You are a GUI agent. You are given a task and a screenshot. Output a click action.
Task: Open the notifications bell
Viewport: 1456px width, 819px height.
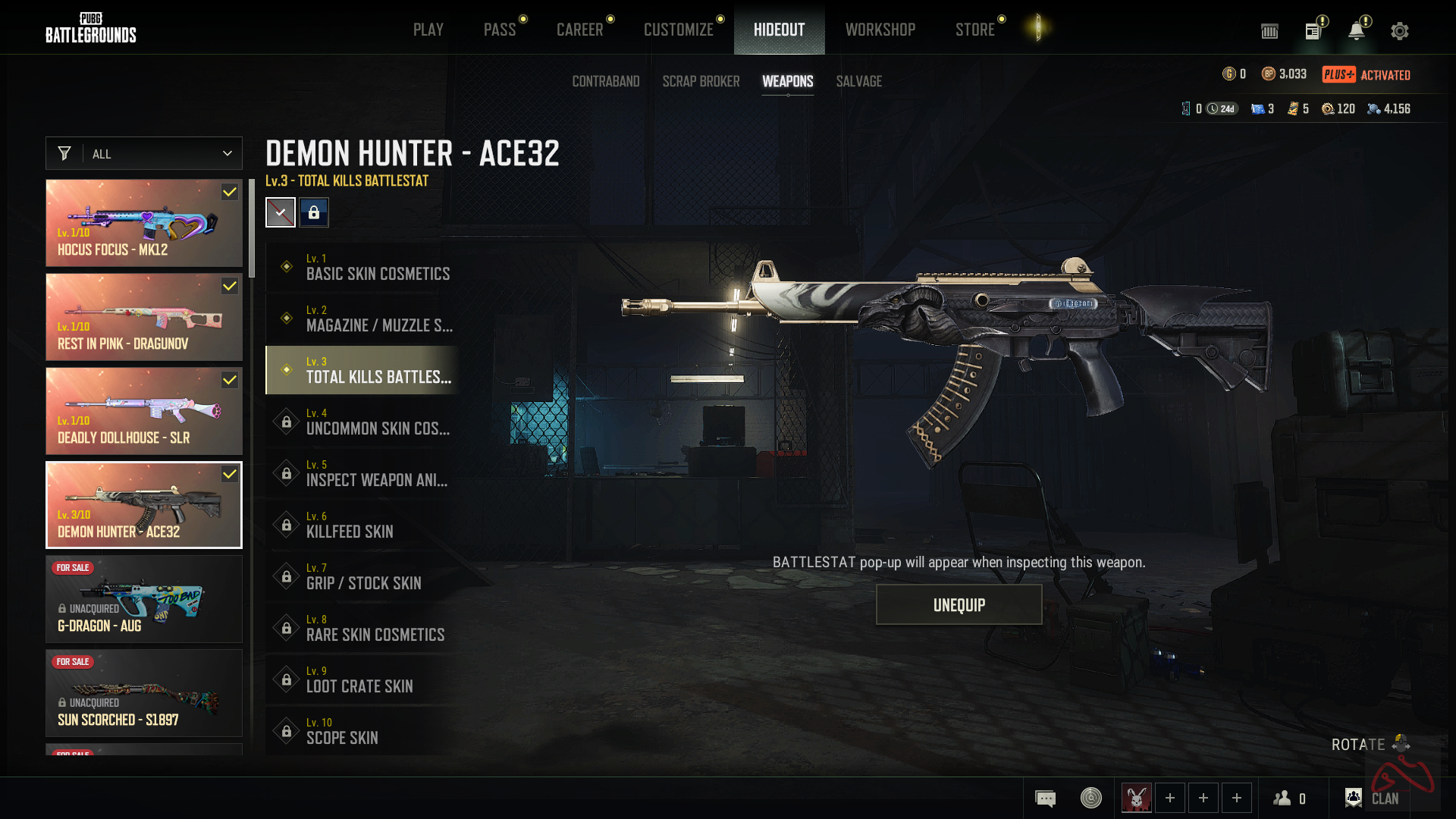tap(1356, 31)
